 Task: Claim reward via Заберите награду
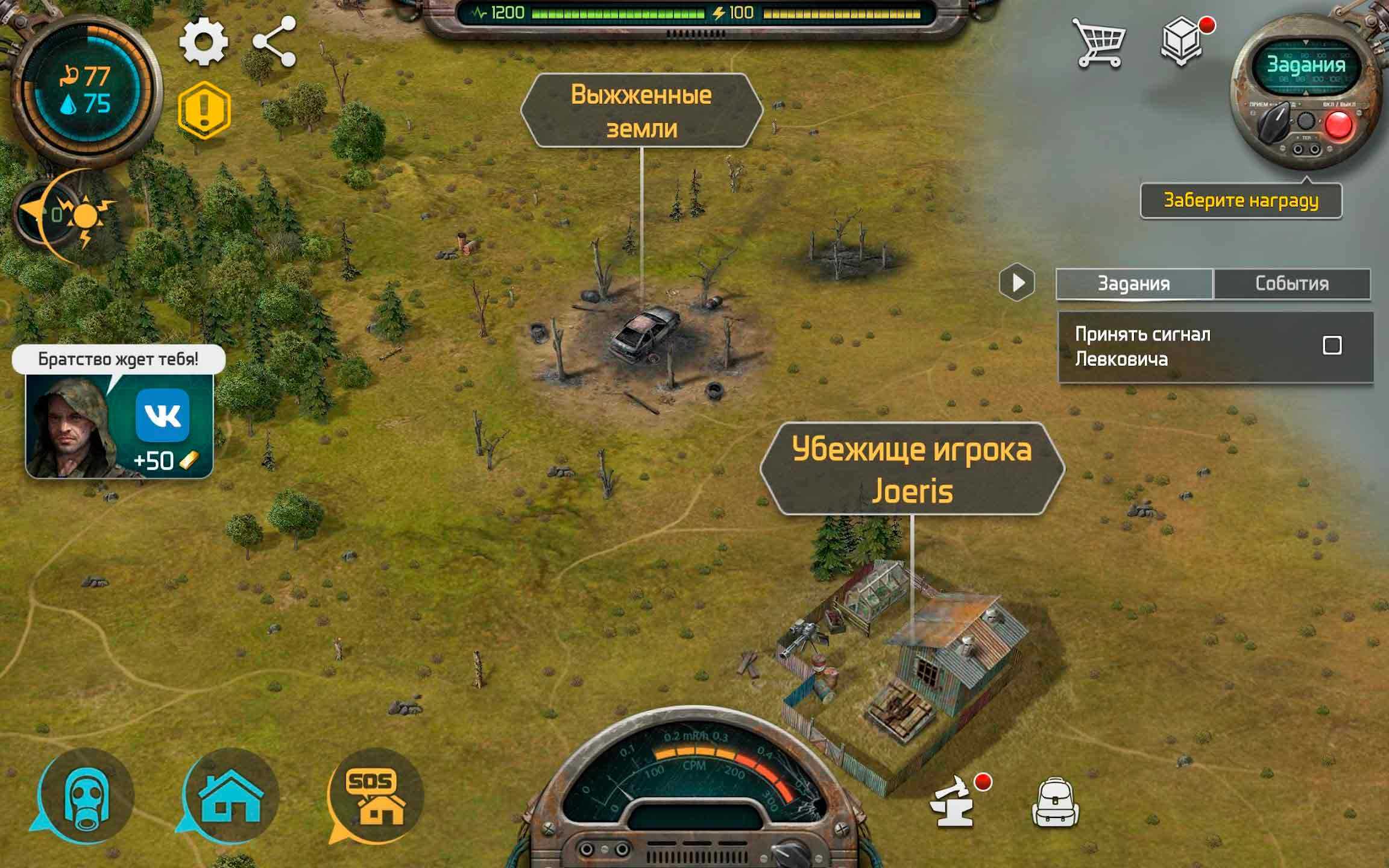[x=1241, y=201]
